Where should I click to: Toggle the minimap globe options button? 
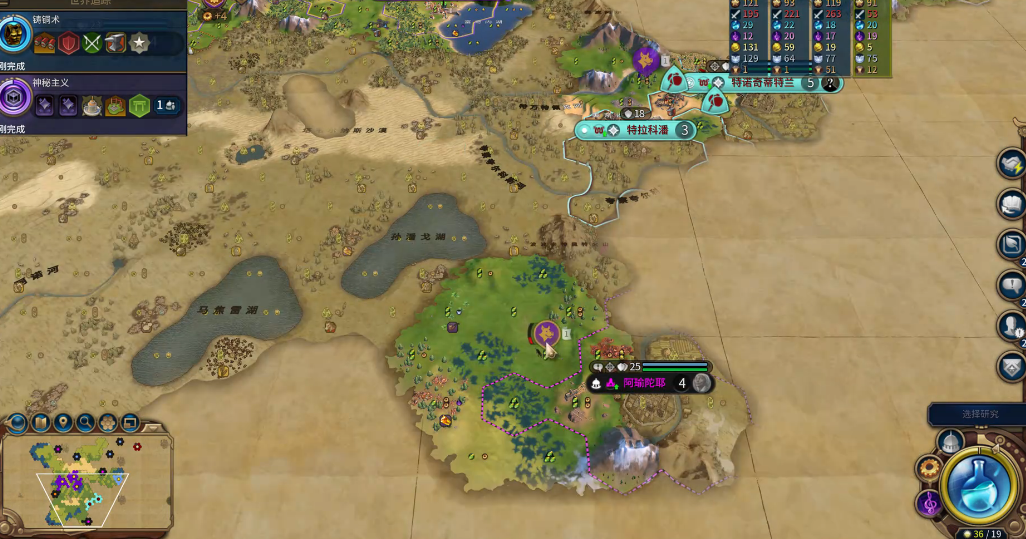point(19,423)
